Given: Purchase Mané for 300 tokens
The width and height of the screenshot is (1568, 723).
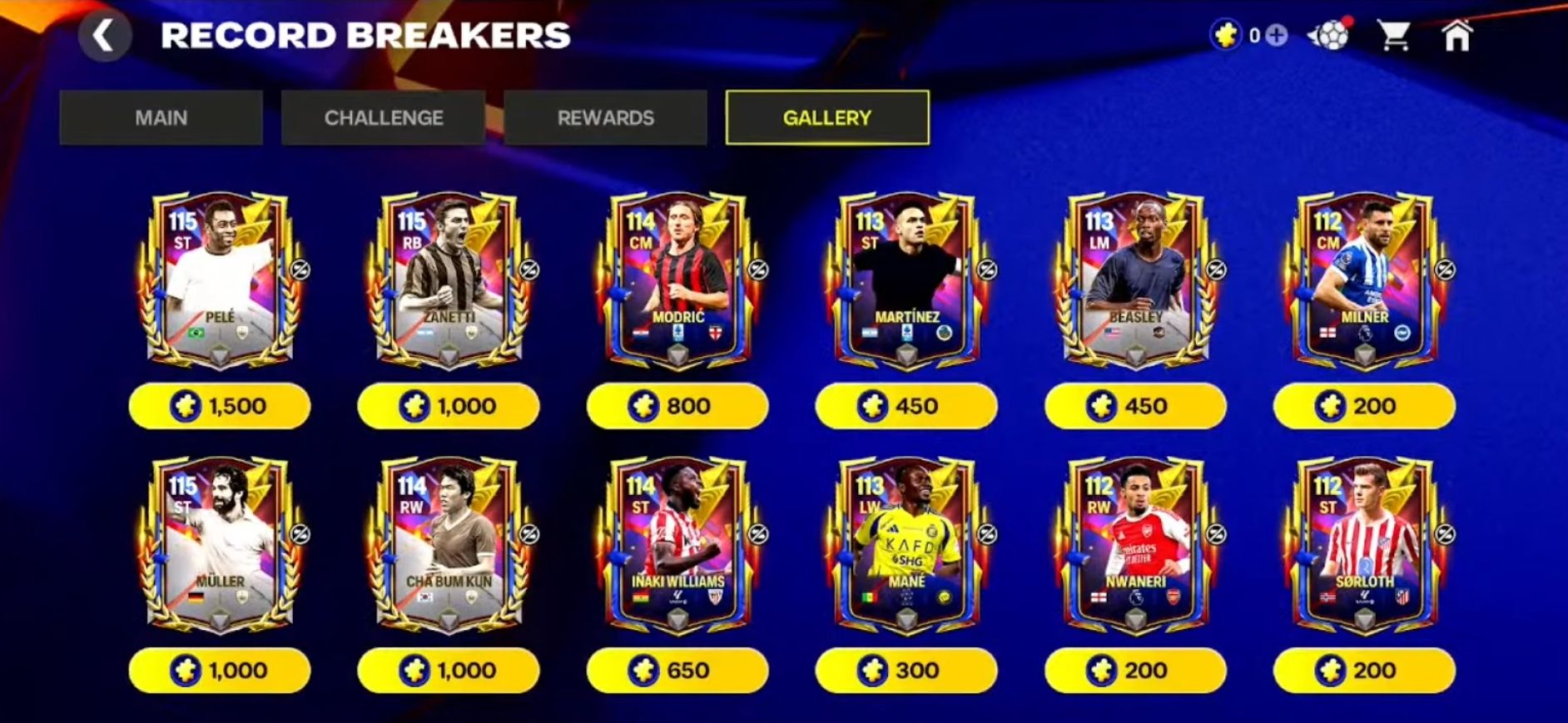Looking at the screenshot, I should click(906, 671).
